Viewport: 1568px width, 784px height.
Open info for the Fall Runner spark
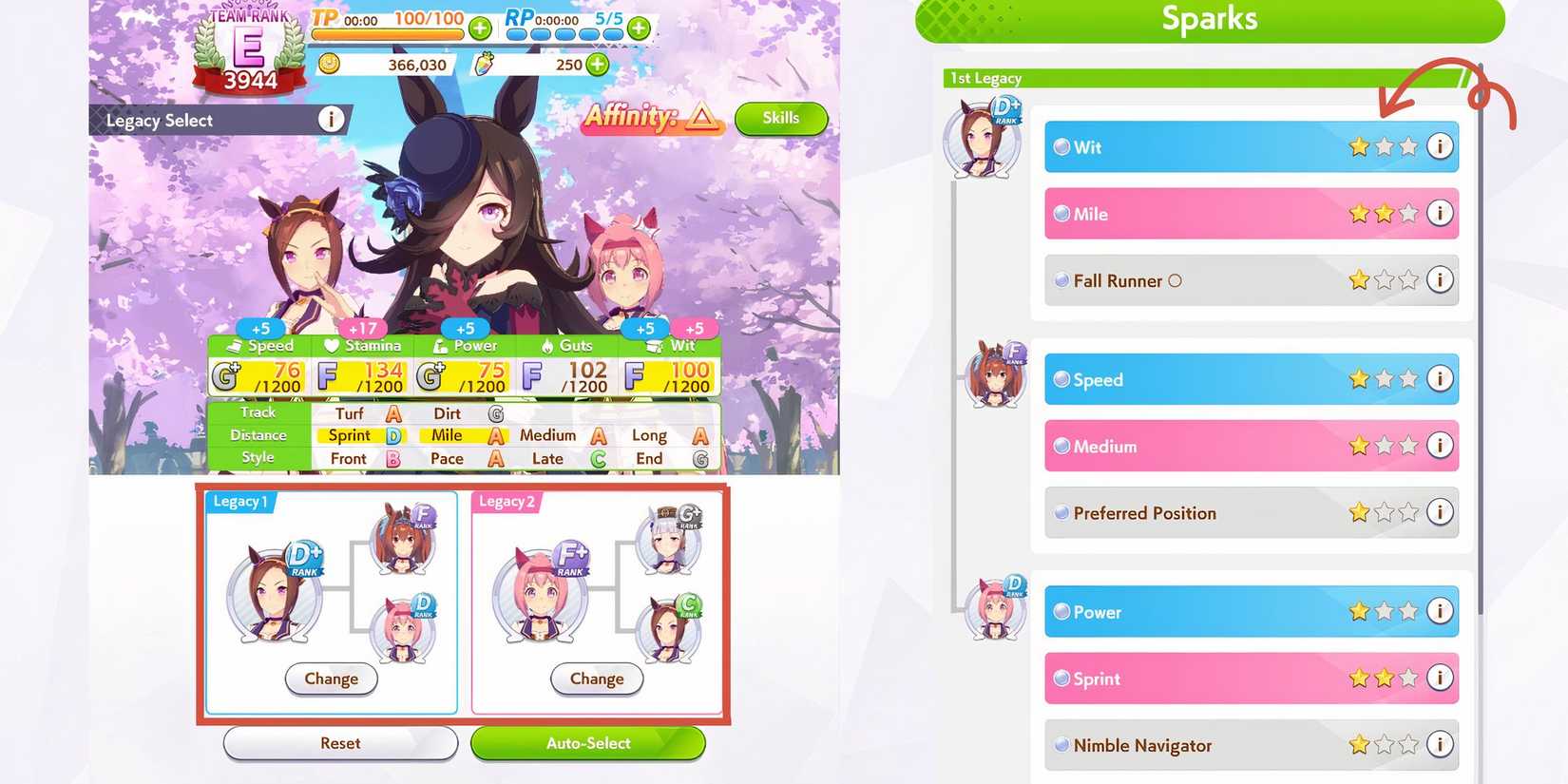point(1440,280)
